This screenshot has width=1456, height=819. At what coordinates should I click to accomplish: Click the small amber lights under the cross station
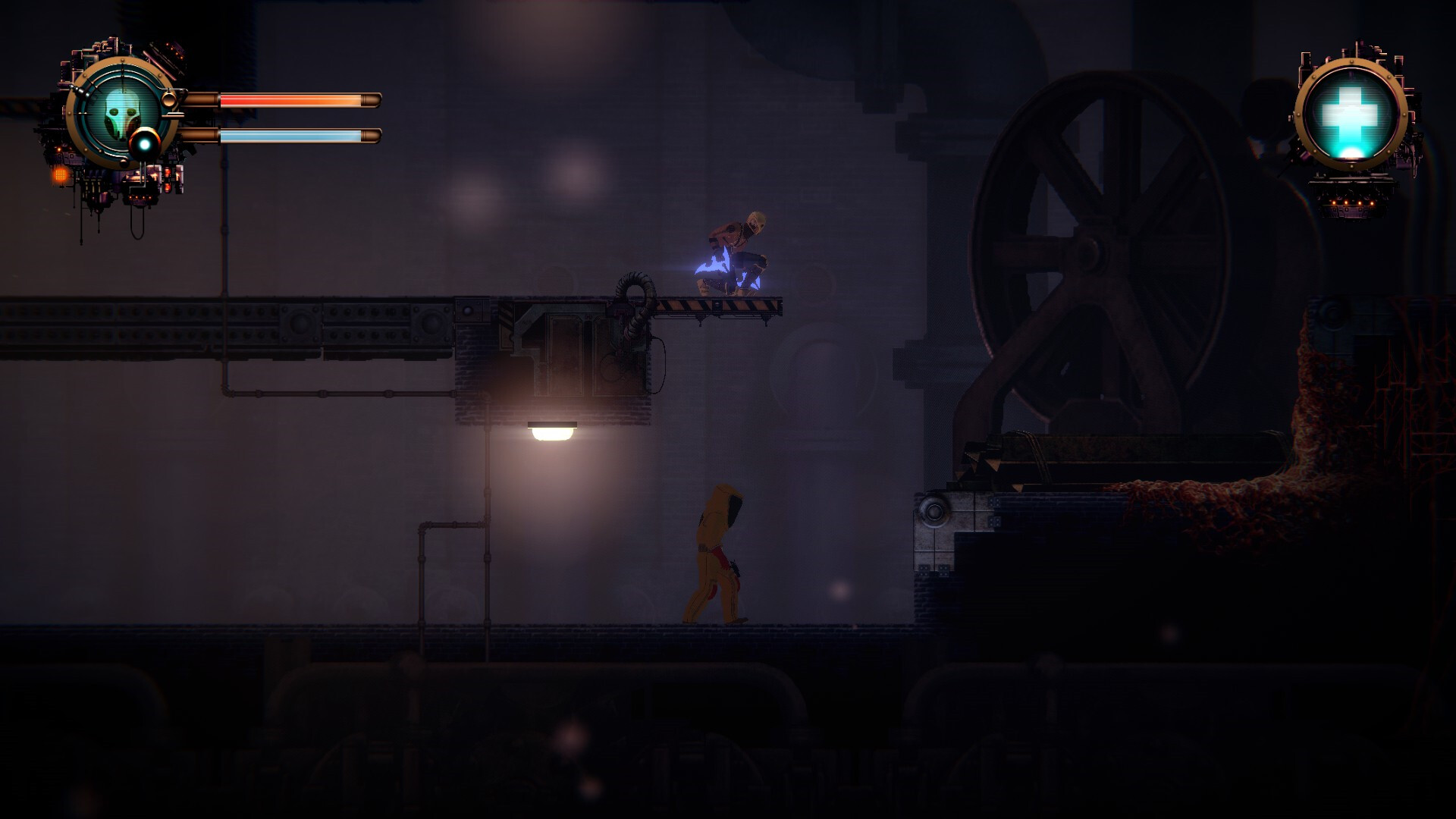(x=1354, y=202)
